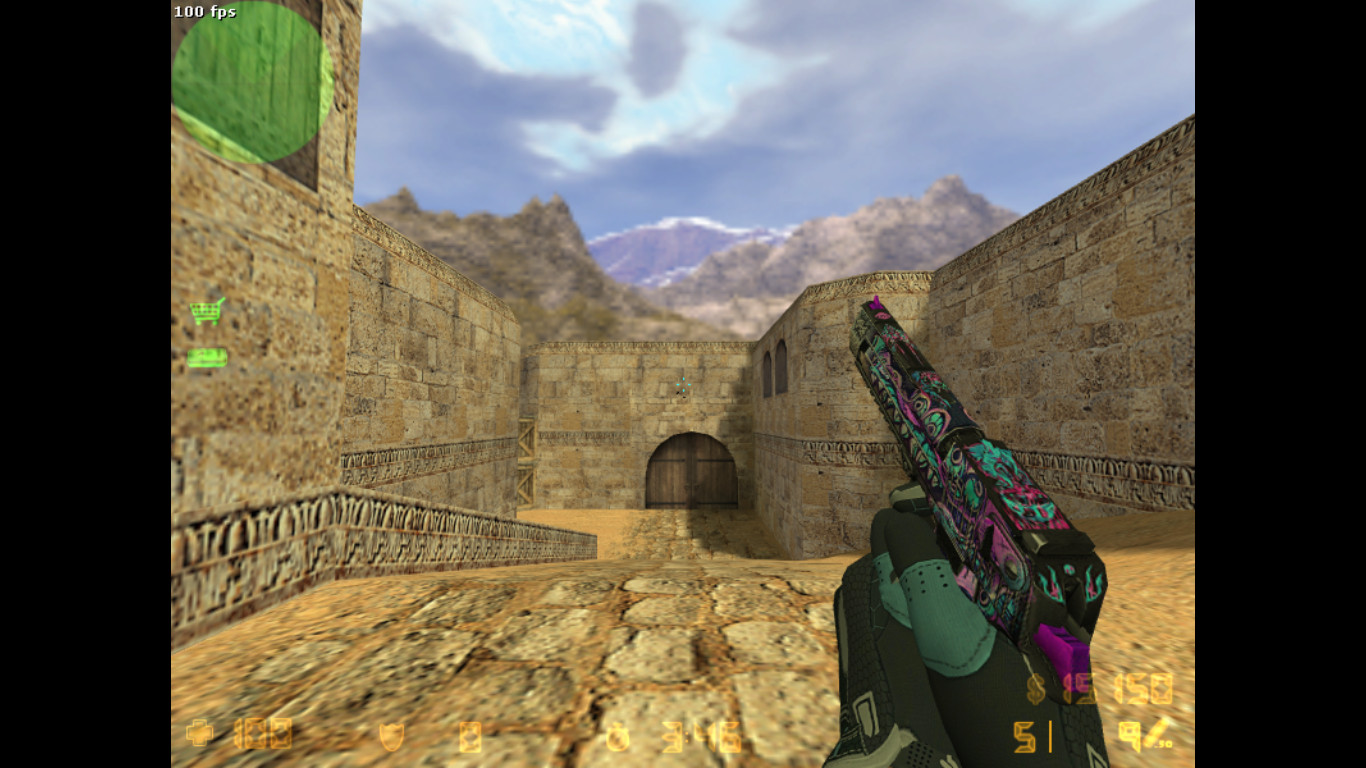Click the armor shield icon in the HUD
This screenshot has height=768, width=1366.
point(390,734)
